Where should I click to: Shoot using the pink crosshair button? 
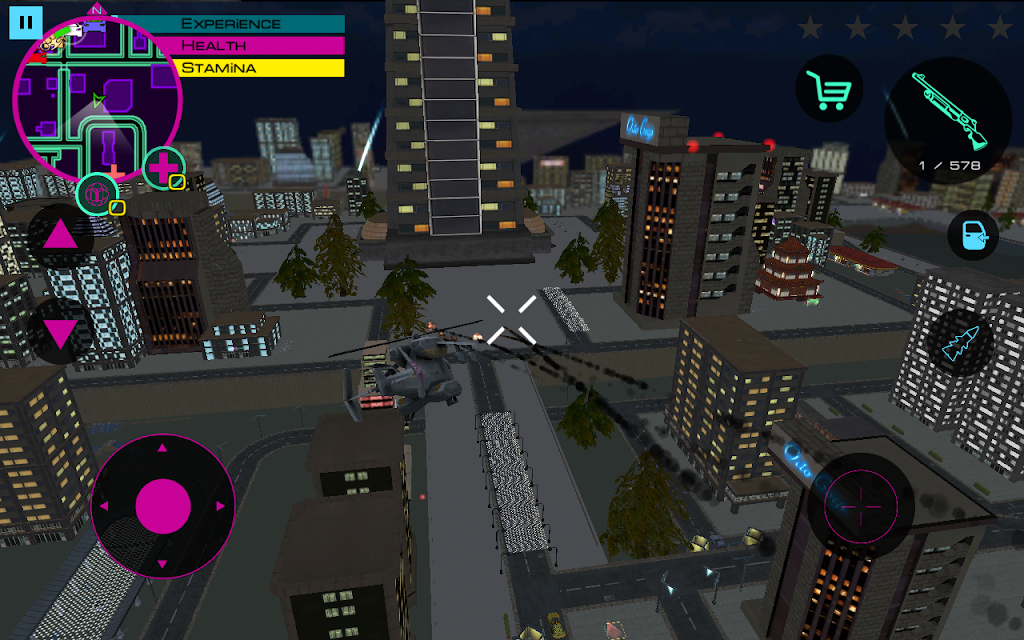[x=860, y=505]
